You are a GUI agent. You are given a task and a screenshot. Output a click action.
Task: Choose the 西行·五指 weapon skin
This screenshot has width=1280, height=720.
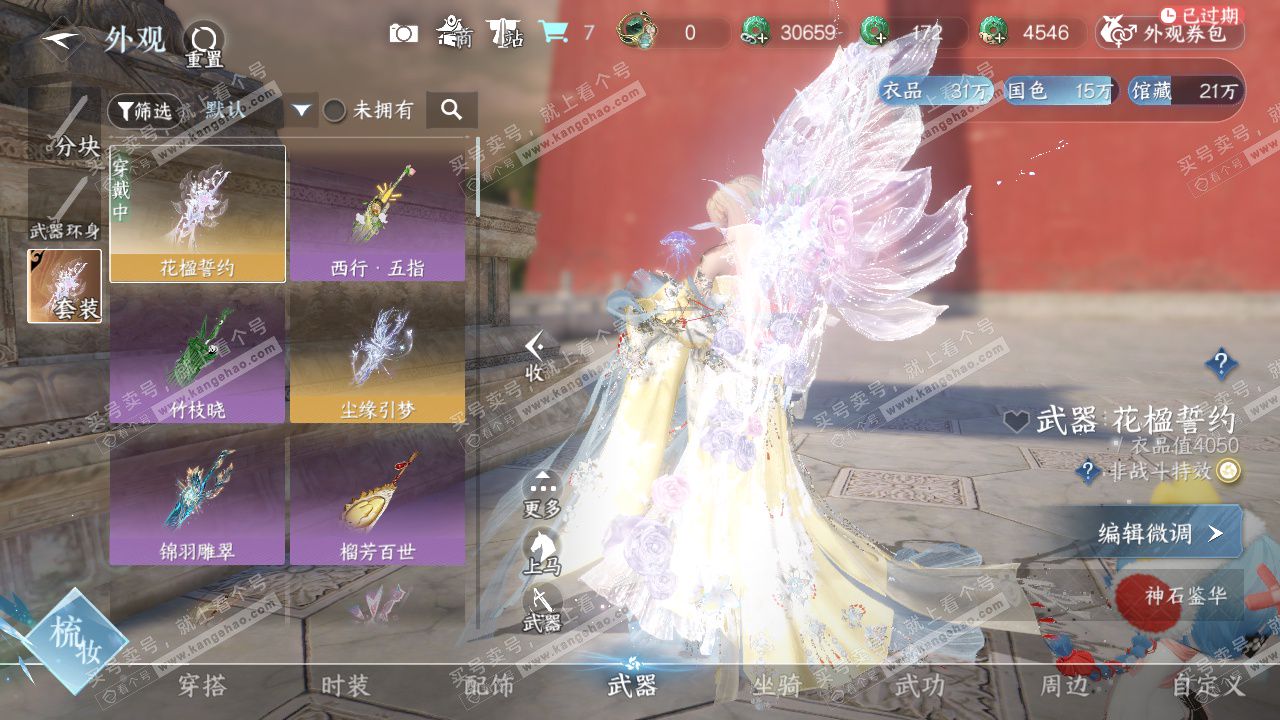pos(377,213)
